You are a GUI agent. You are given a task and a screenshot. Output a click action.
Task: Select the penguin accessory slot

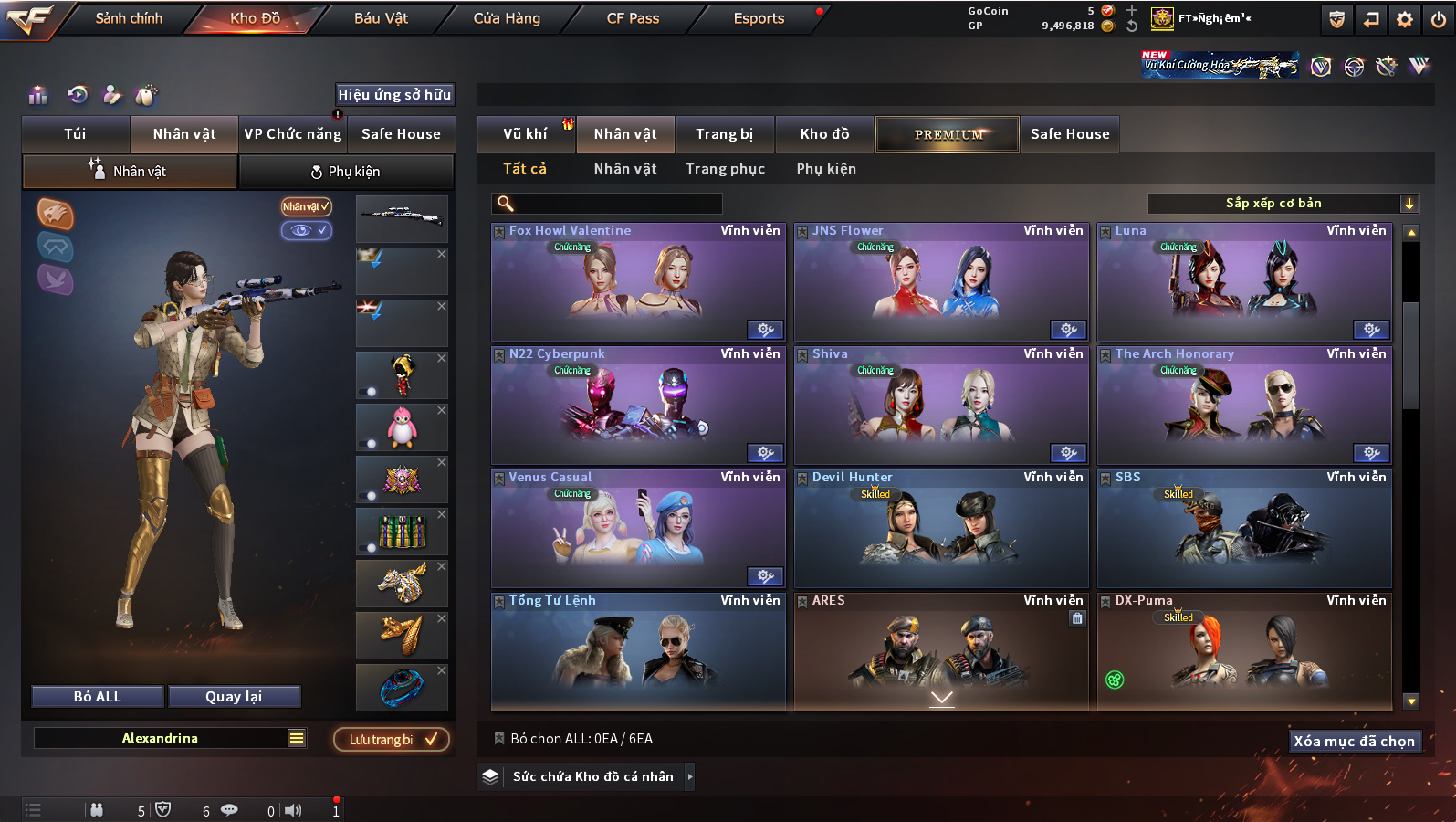tap(402, 427)
